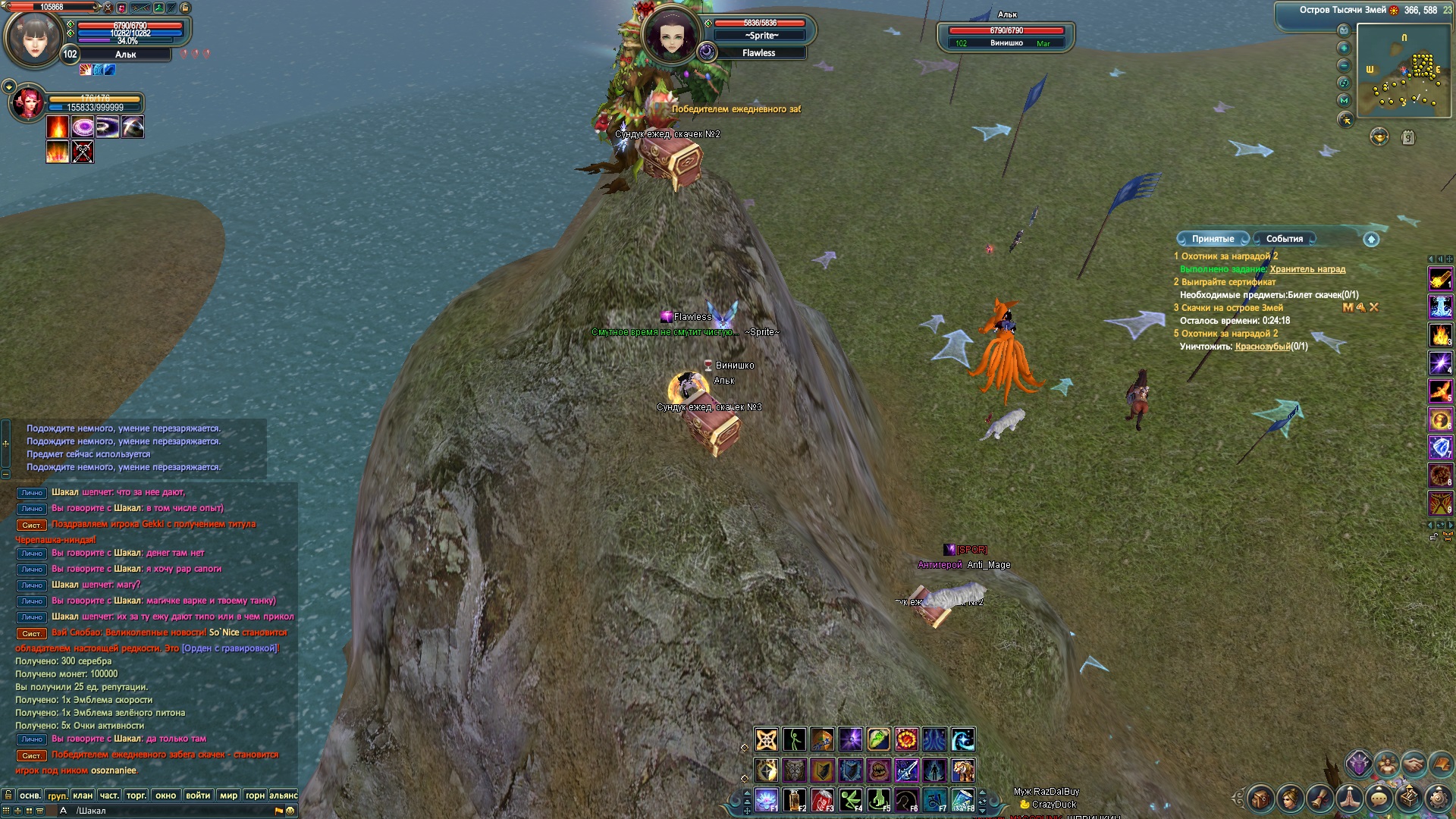Viewport: 1456px width, 819px height.
Task: Track the "Краснозубый" quest target link
Action: 1262,347
